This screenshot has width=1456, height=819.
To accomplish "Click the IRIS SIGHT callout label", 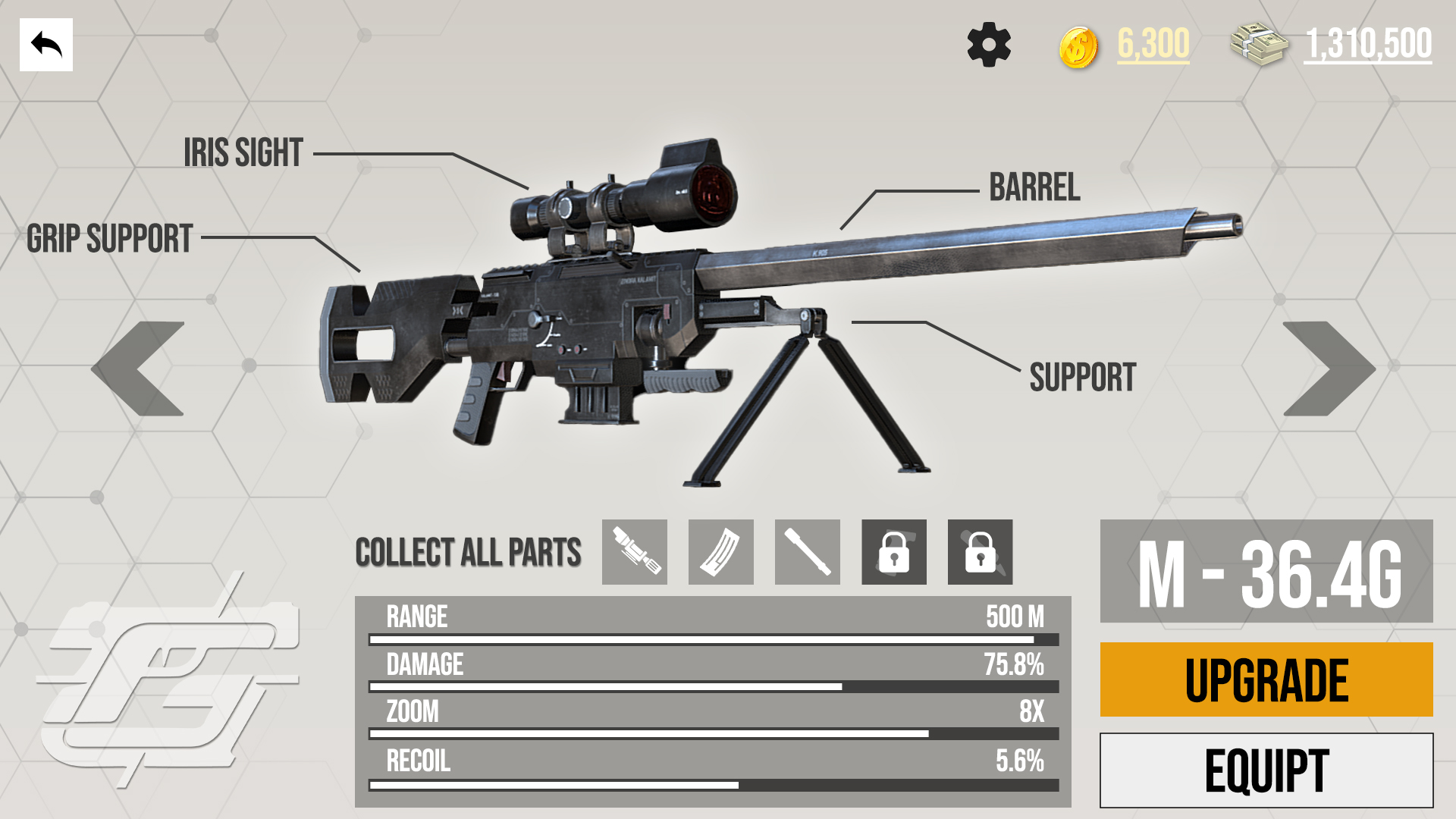I will 241,152.
